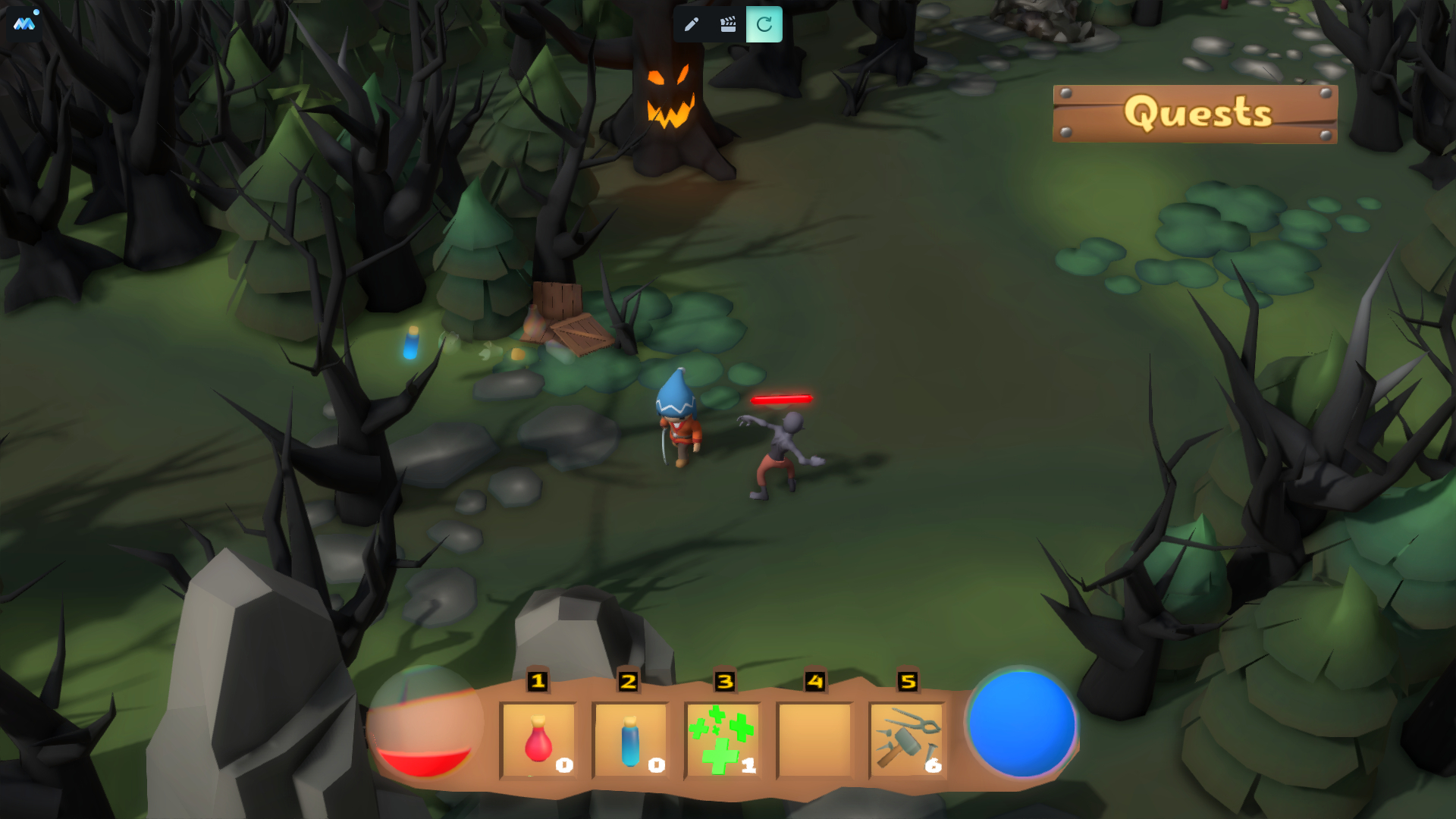Open the Quests panel
This screenshot has height=819, width=1456.
point(1195,114)
